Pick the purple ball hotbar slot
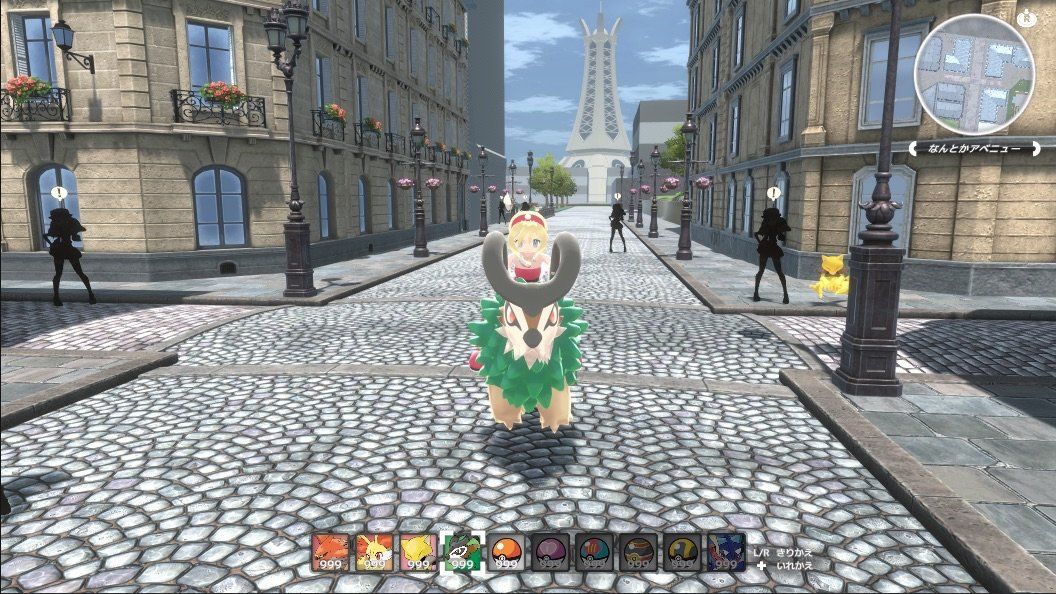This screenshot has width=1056, height=594. [550, 552]
